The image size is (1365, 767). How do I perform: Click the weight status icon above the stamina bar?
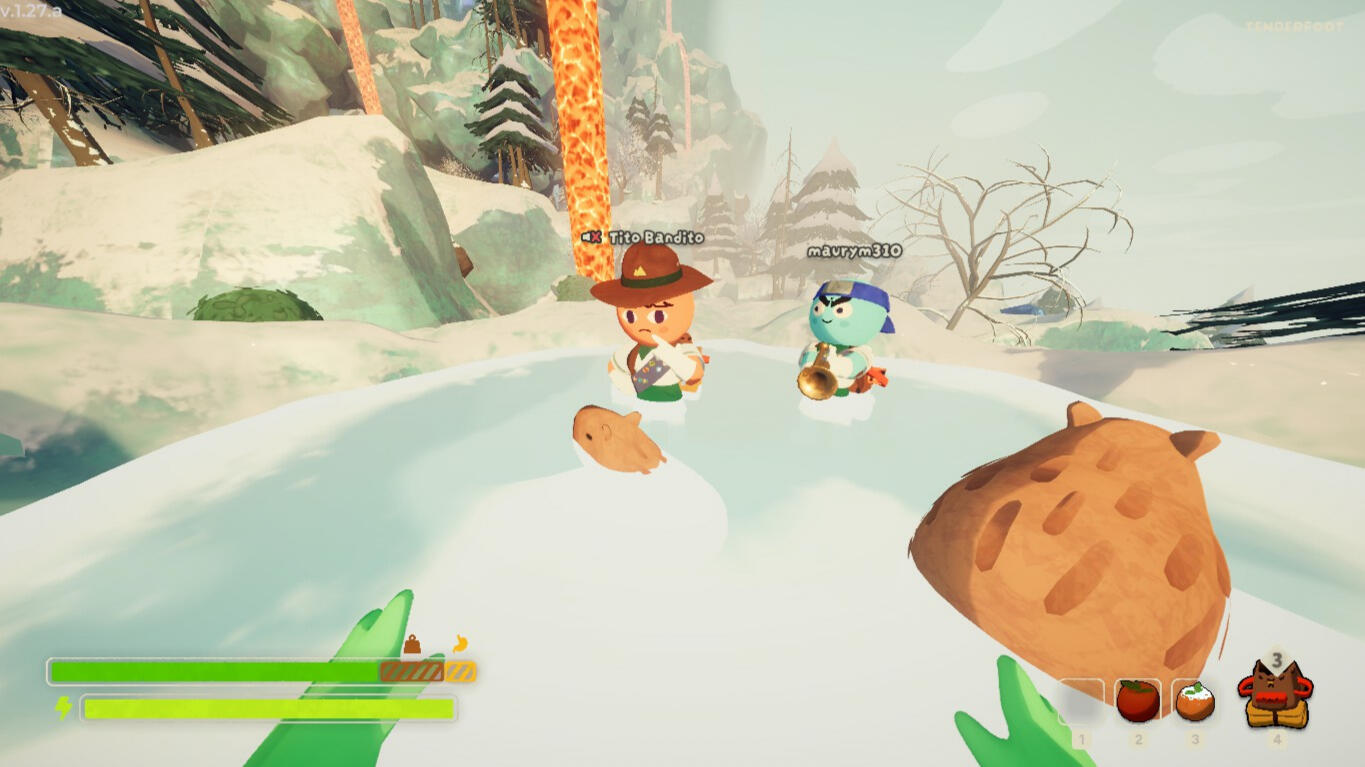pyautogui.click(x=412, y=645)
